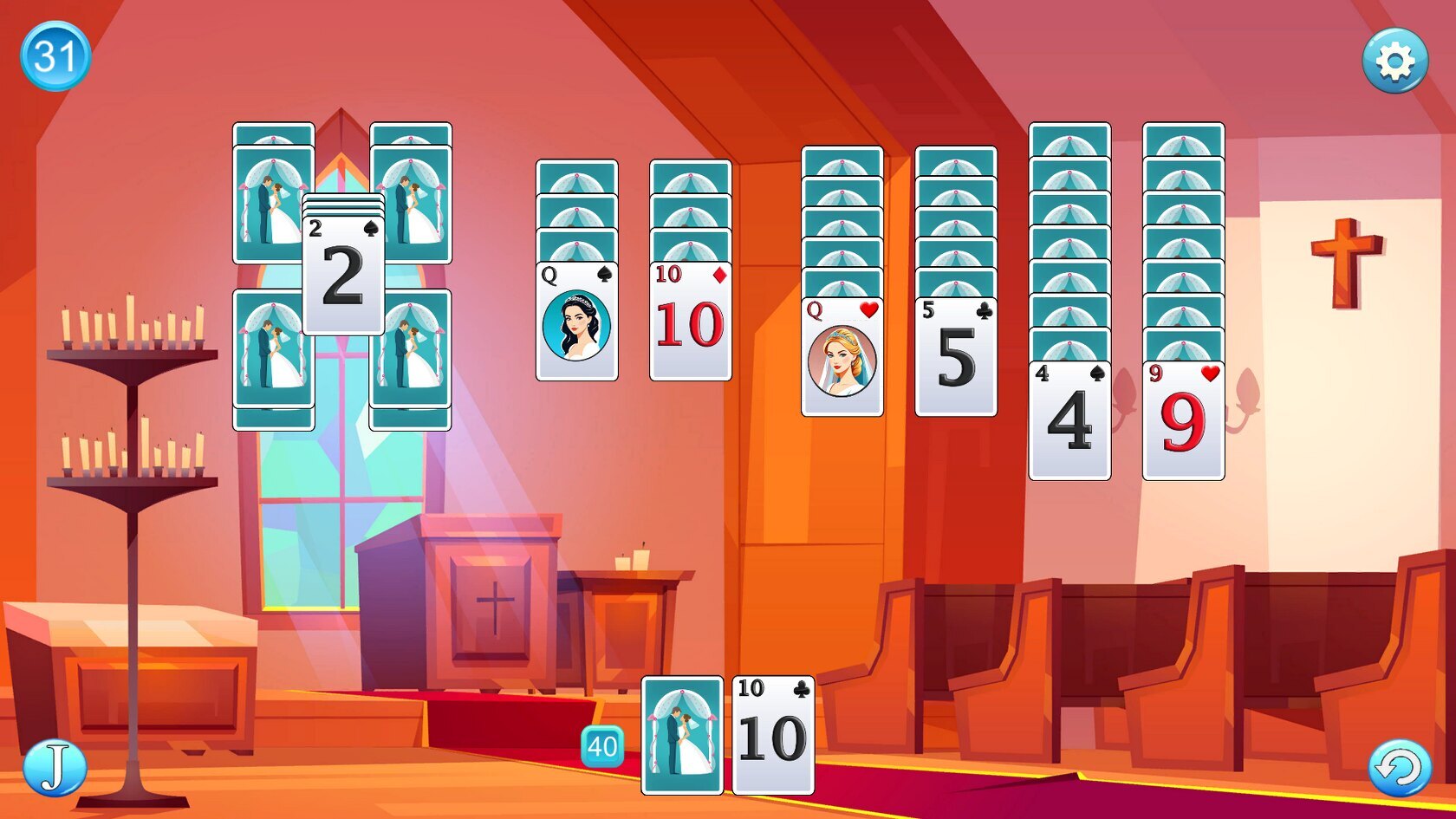The image size is (1456, 819).
Task: Undo the last move
Action: click(1399, 768)
